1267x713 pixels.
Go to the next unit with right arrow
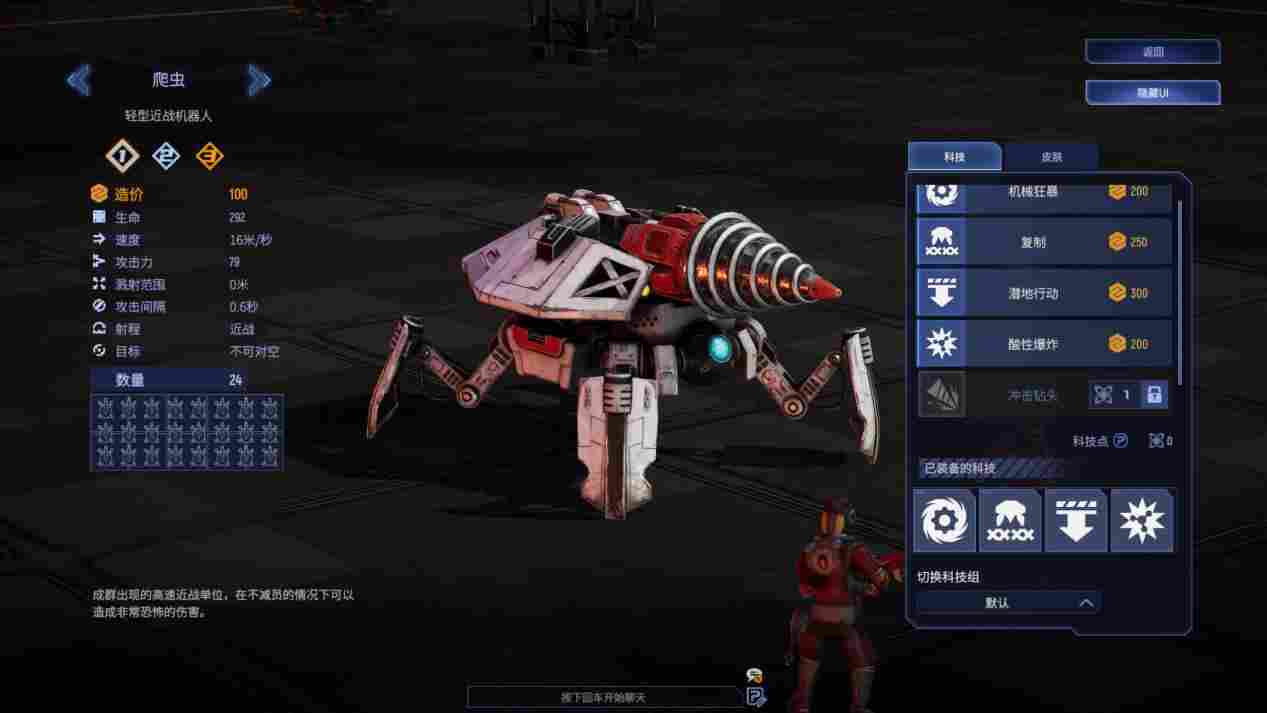pyautogui.click(x=259, y=80)
